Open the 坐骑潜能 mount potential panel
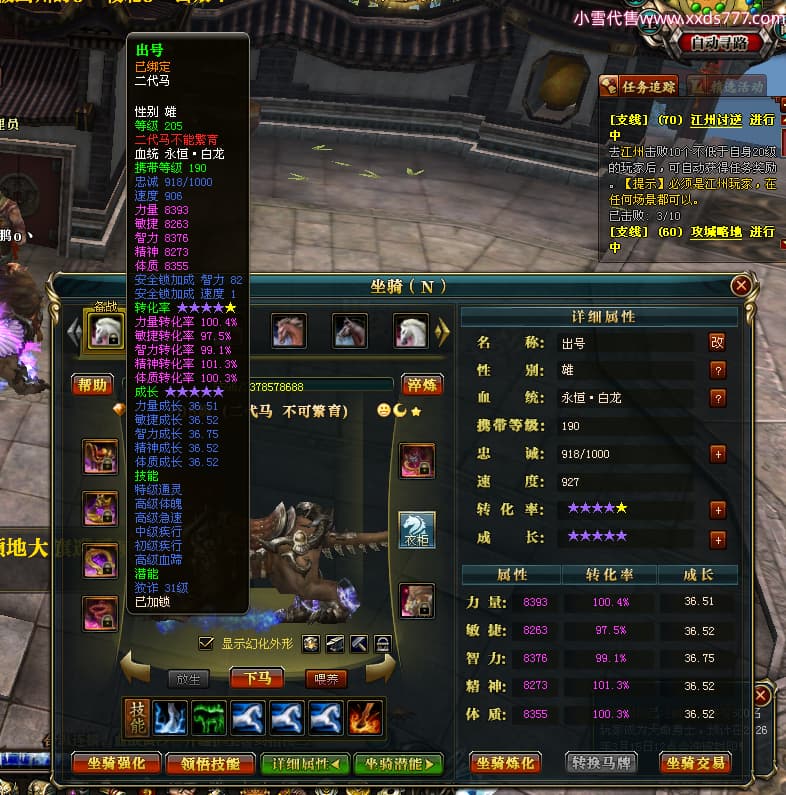Viewport: 786px width, 795px height. coord(397,763)
